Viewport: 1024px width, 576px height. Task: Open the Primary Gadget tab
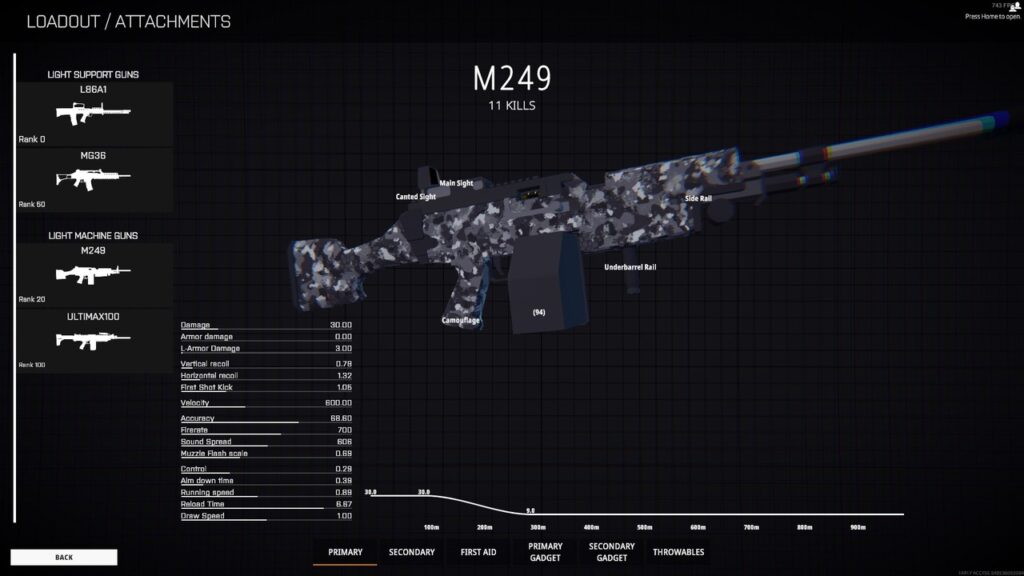pyautogui.click(x=545, y=552)
